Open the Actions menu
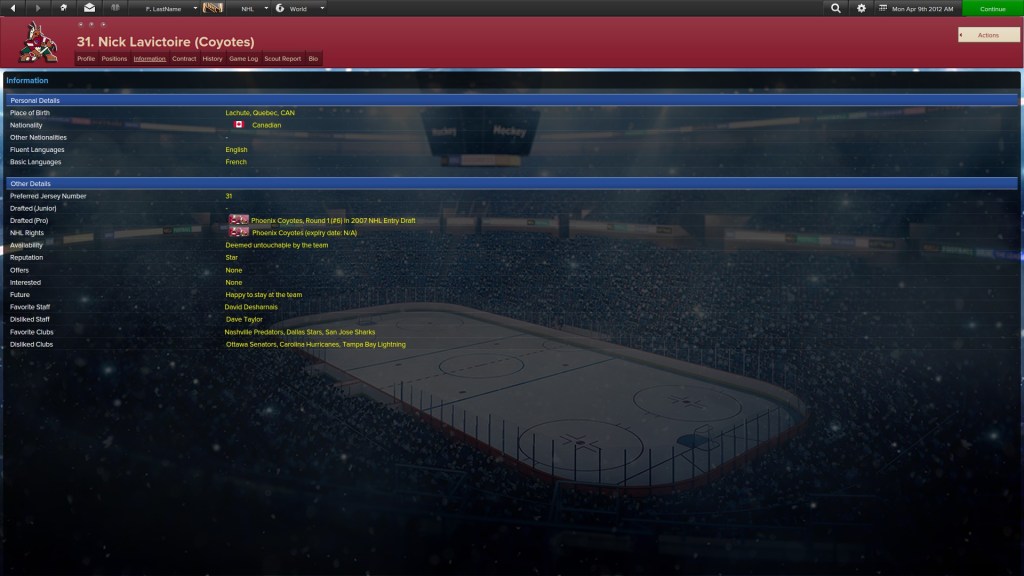 tap(988, 35)
